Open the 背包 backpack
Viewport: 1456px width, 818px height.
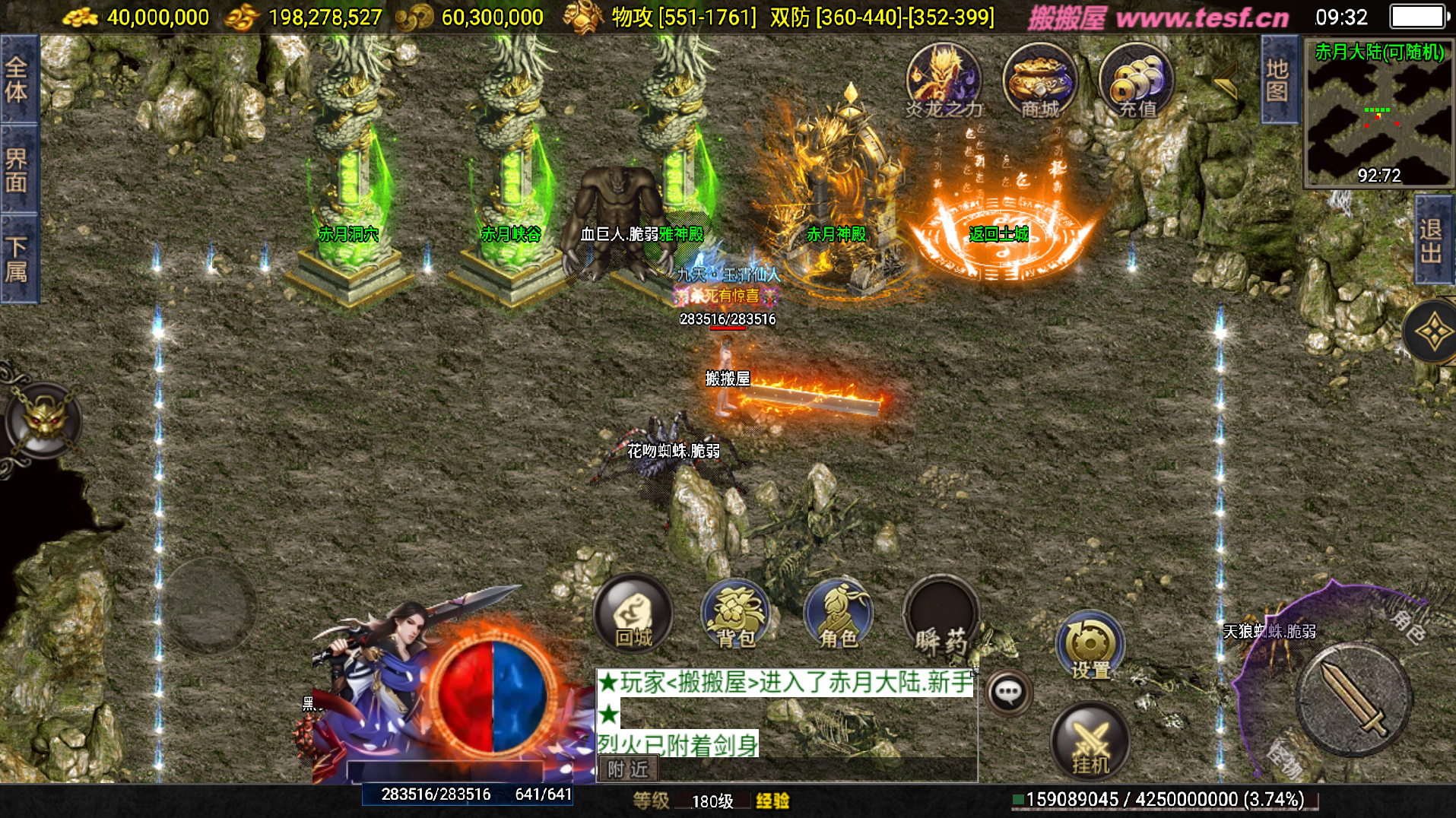pyautogui.click(x=735, y=614)
